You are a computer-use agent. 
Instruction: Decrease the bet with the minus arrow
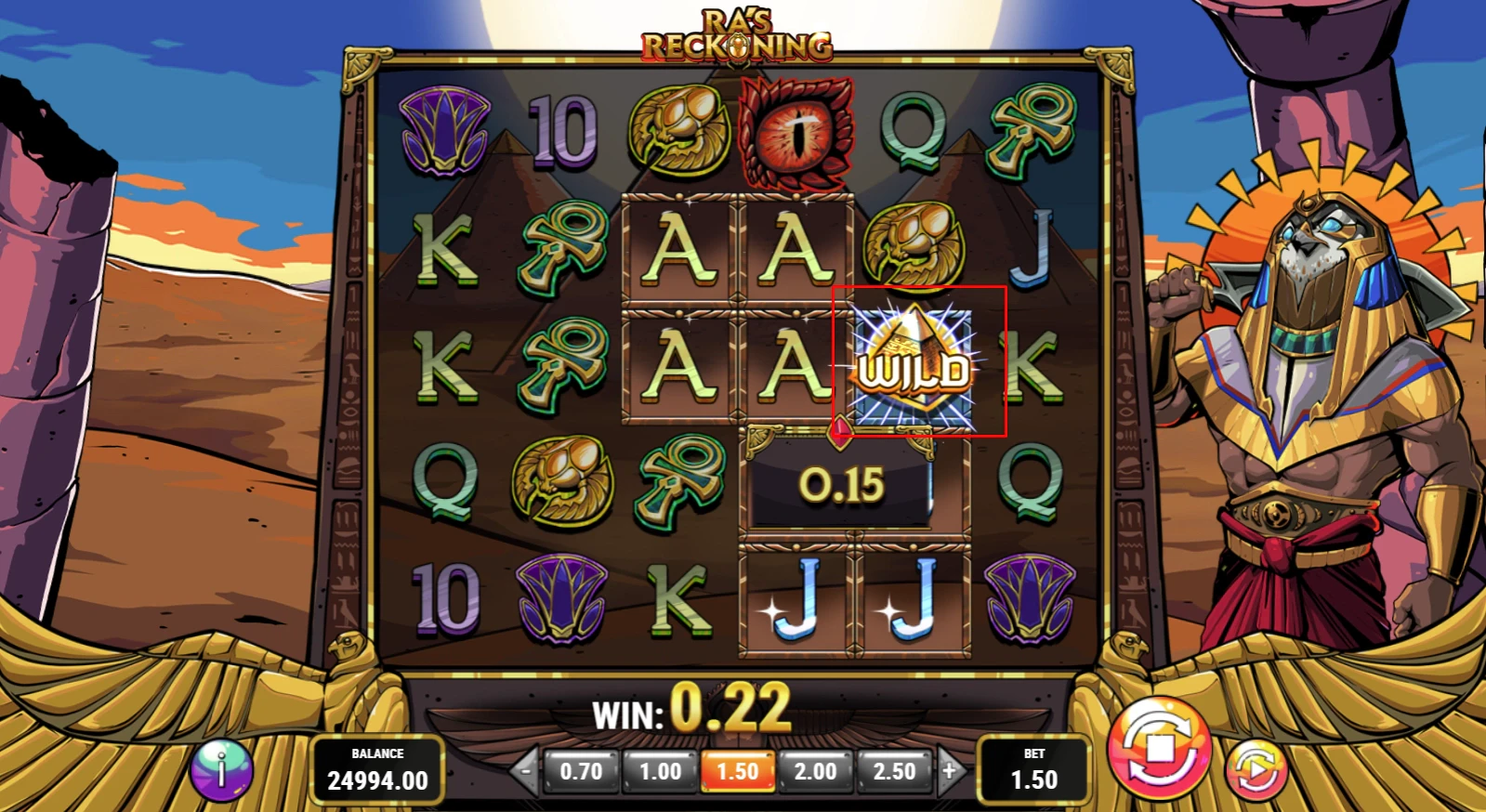point(527,770)
